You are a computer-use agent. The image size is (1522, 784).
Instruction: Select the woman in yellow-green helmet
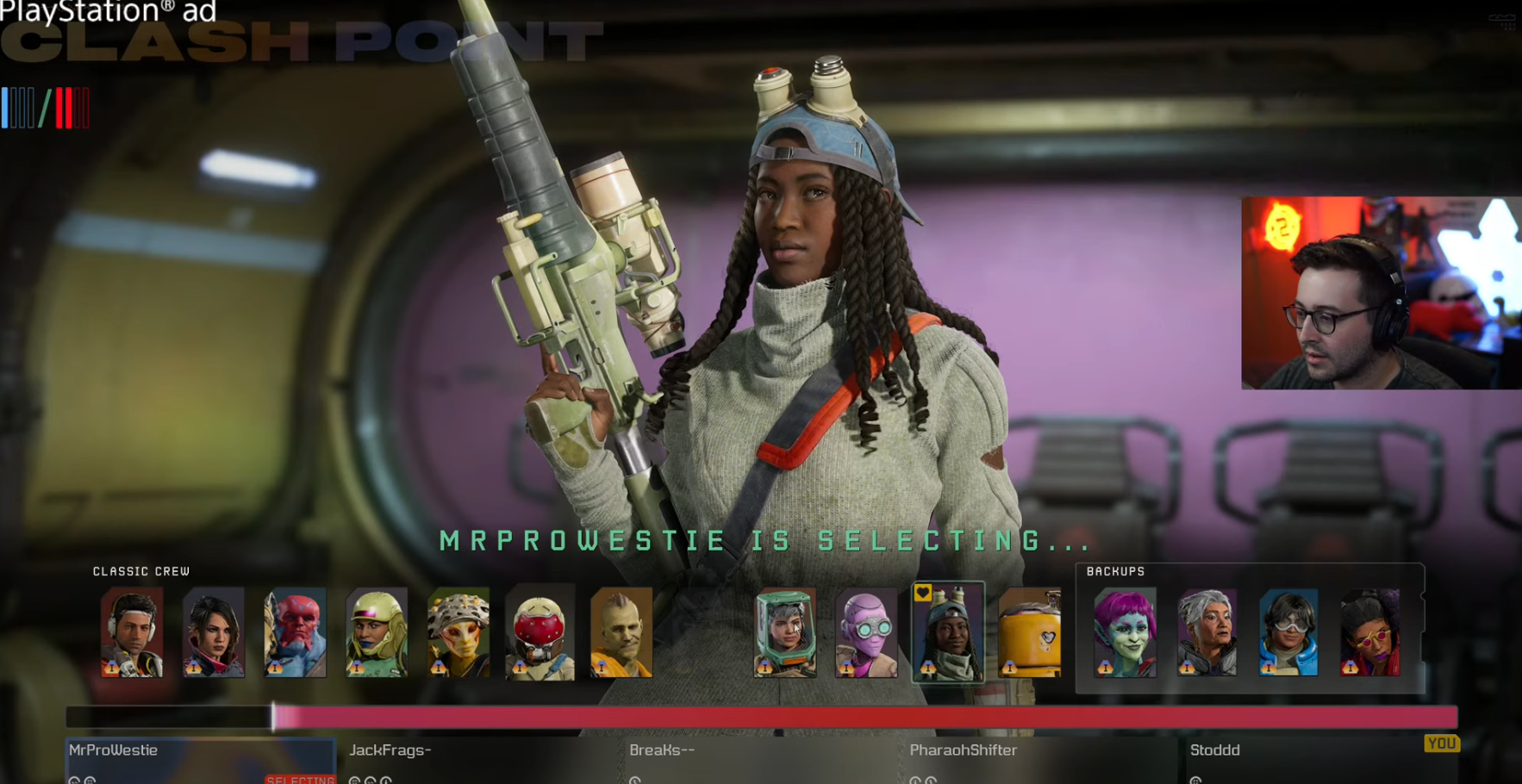[x=377, y=632]
